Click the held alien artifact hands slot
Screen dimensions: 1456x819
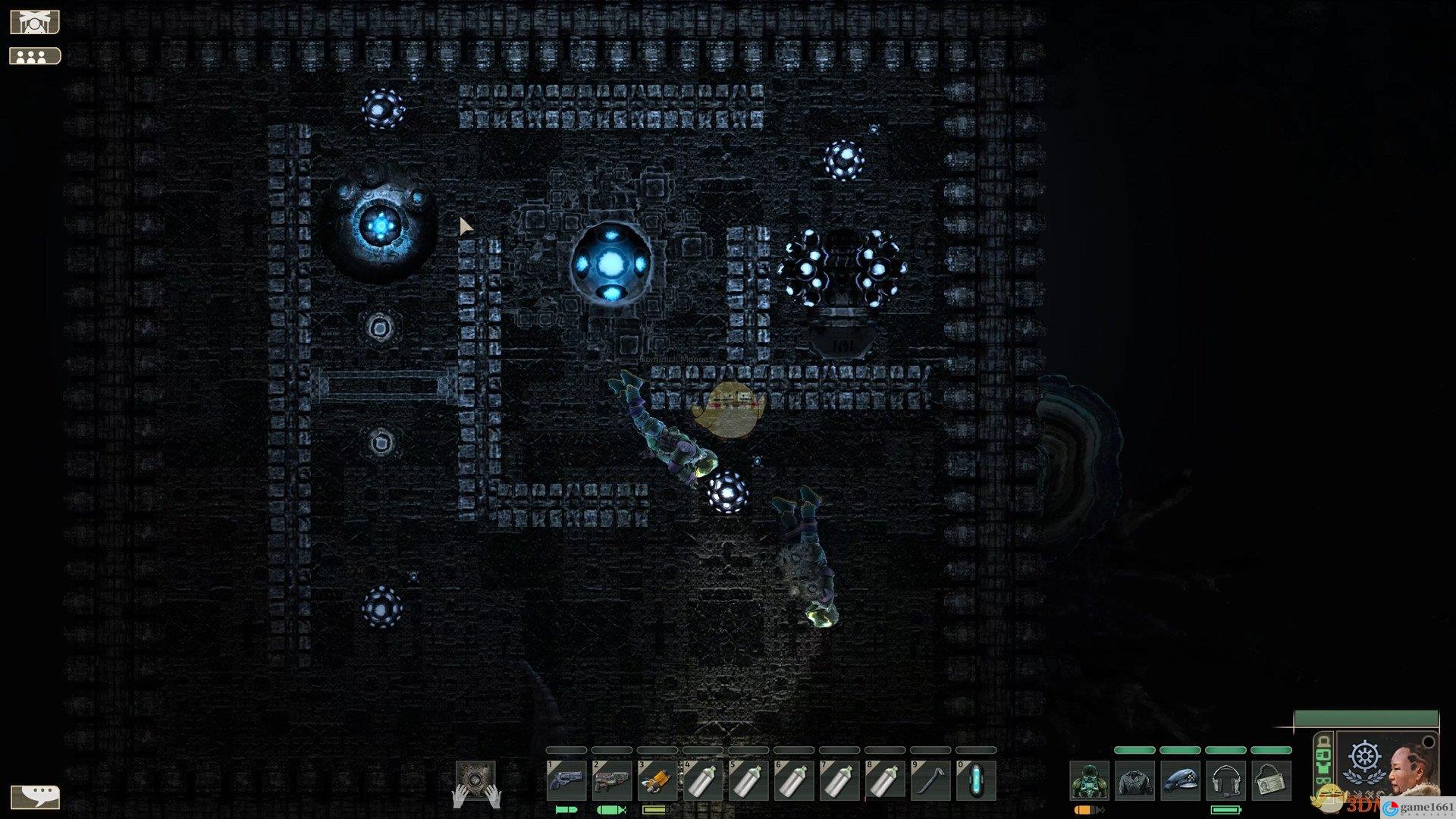475,782
